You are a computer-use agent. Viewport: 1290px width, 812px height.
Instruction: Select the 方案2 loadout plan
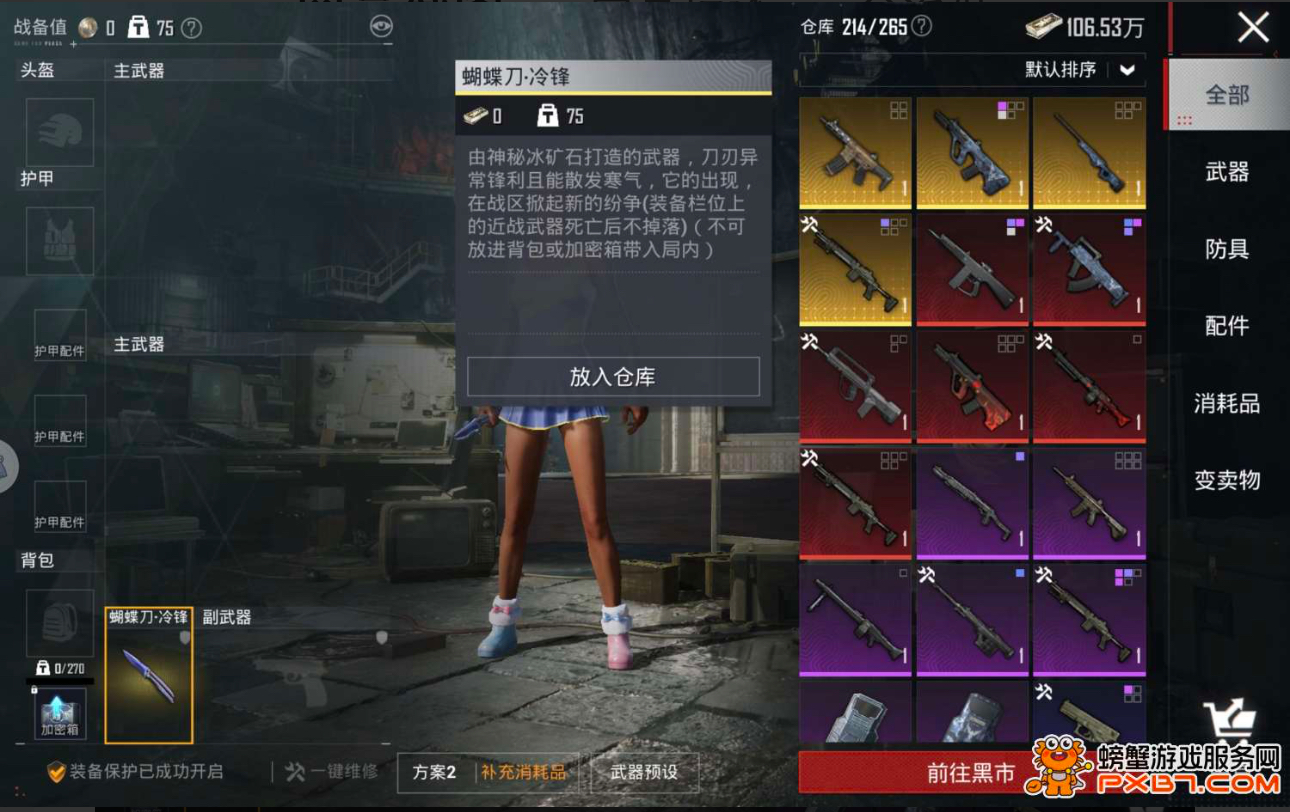(x=435, y=772)
